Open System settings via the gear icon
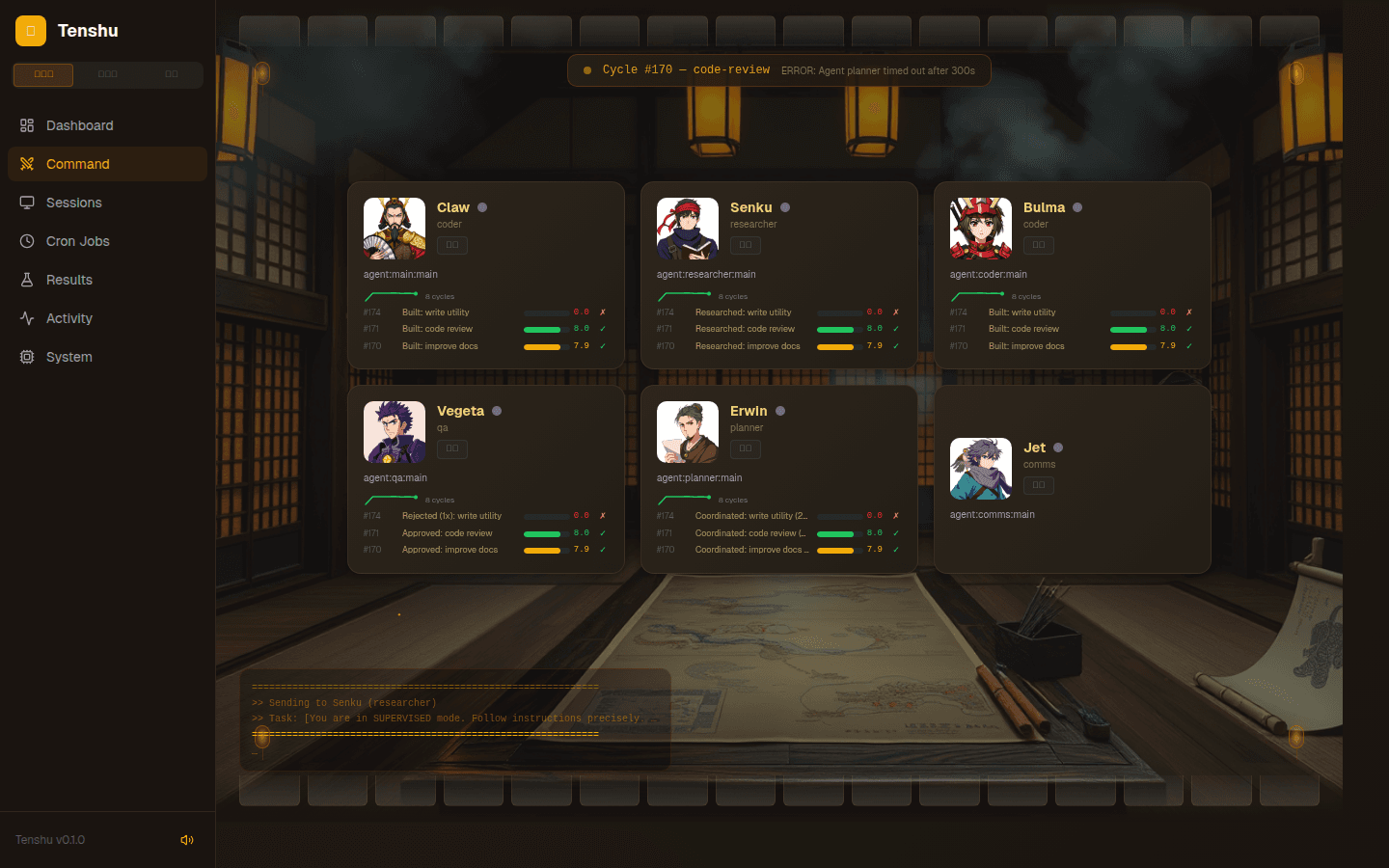 29,357
